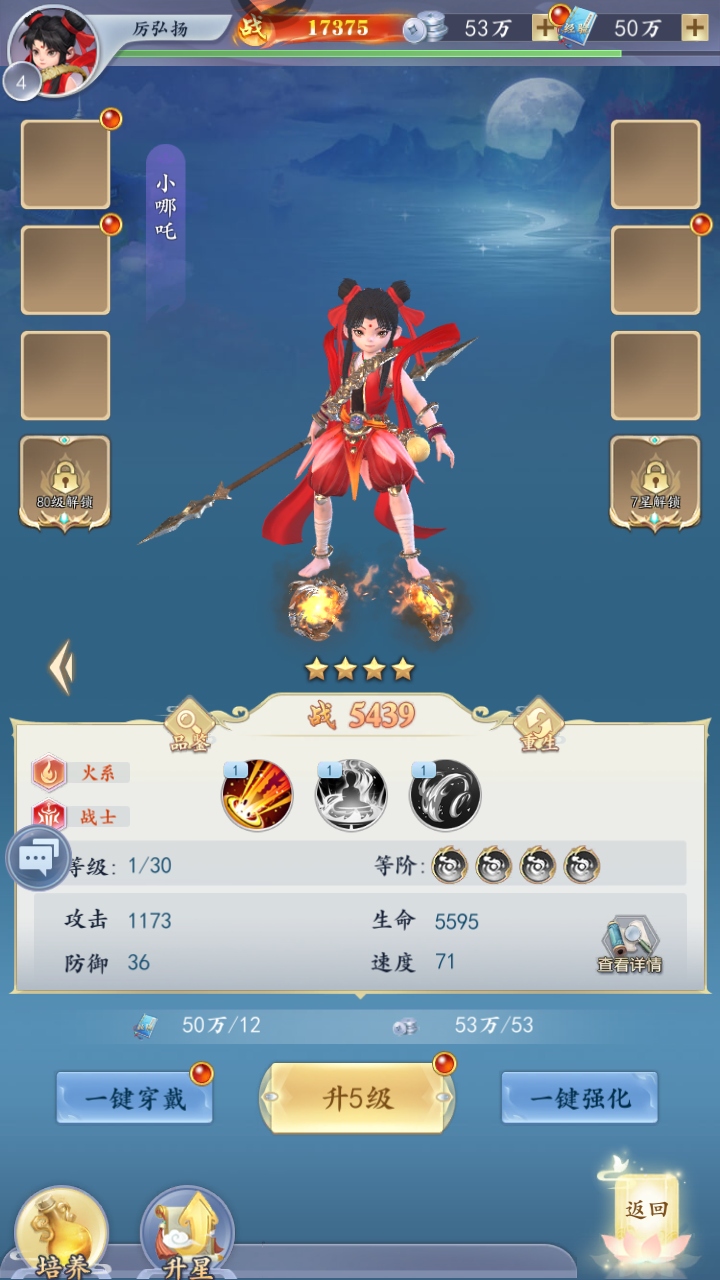720x1280 pixels.
Task: Open the chat bubble button
Action: pyautogui.click(x=39, y=858)
